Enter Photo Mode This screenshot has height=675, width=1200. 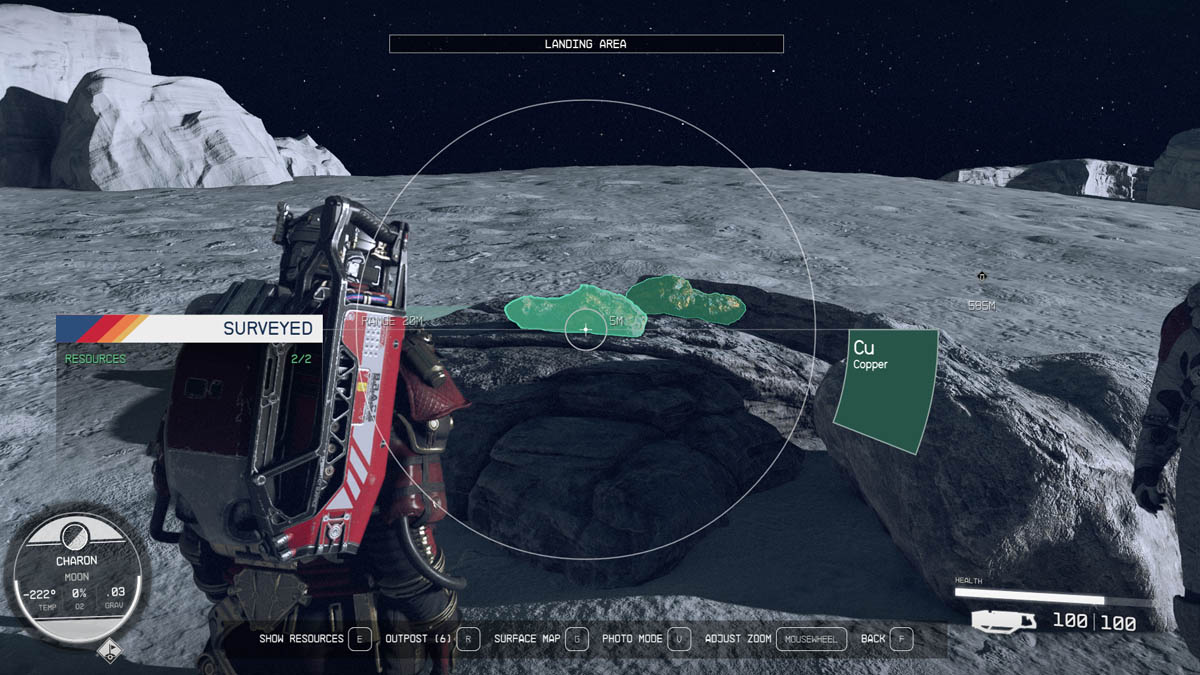679,638
